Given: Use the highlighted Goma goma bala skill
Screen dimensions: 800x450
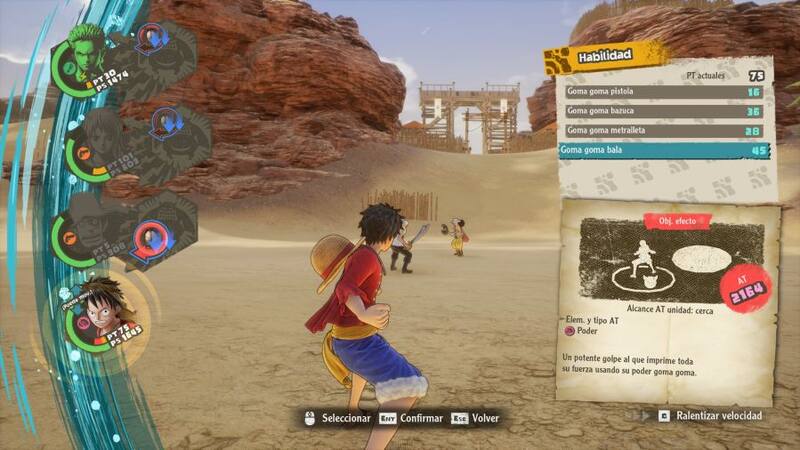Looking at the screenshot, I should [x=660, y=150].
